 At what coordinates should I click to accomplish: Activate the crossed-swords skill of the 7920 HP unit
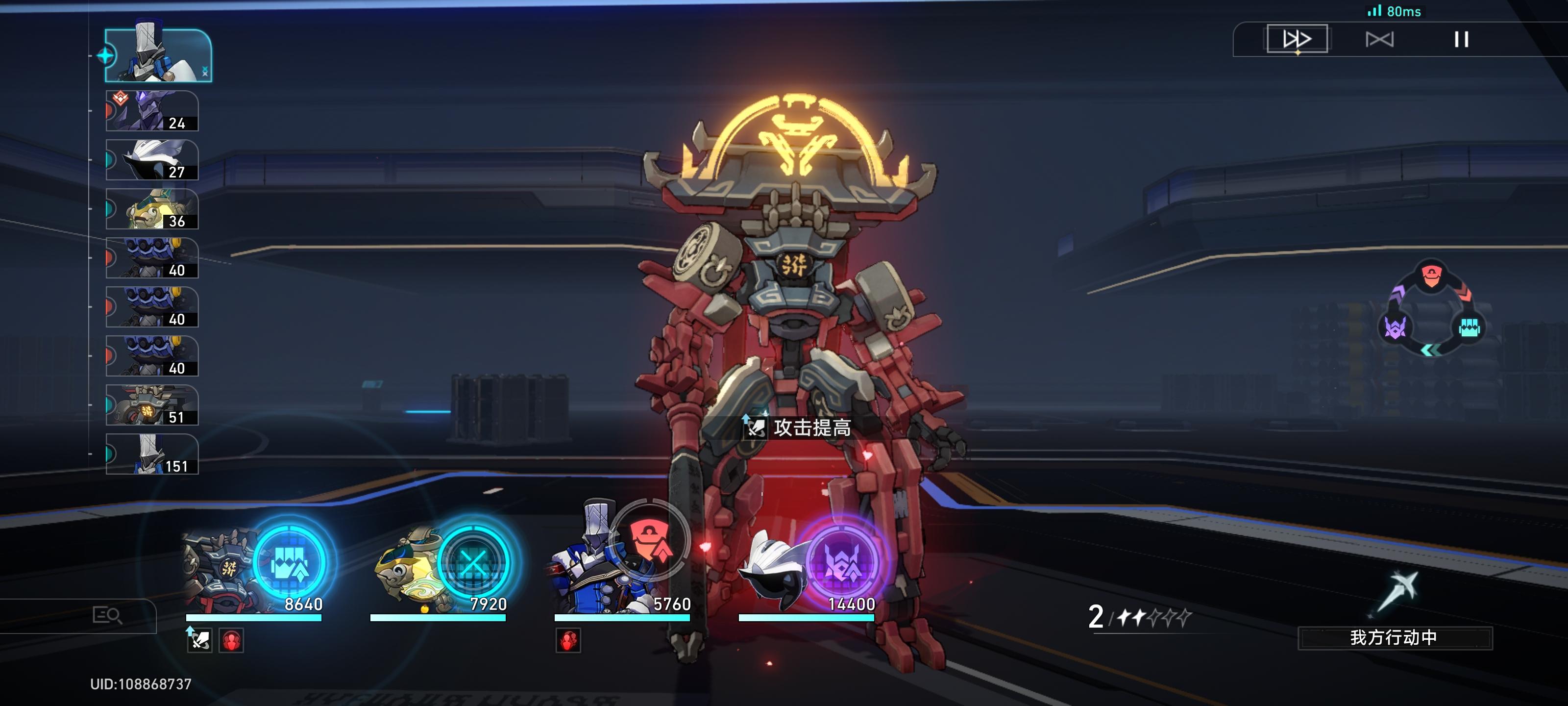(473, 562)
